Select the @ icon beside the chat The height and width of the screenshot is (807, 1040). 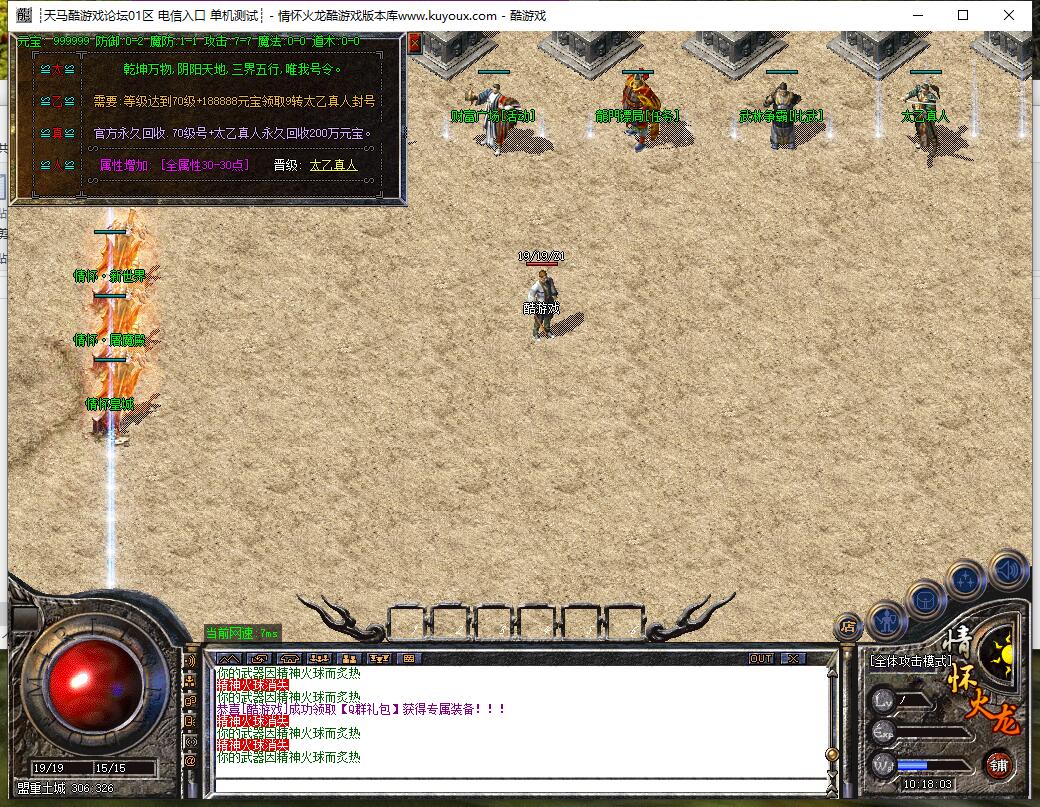click(190, 761)
